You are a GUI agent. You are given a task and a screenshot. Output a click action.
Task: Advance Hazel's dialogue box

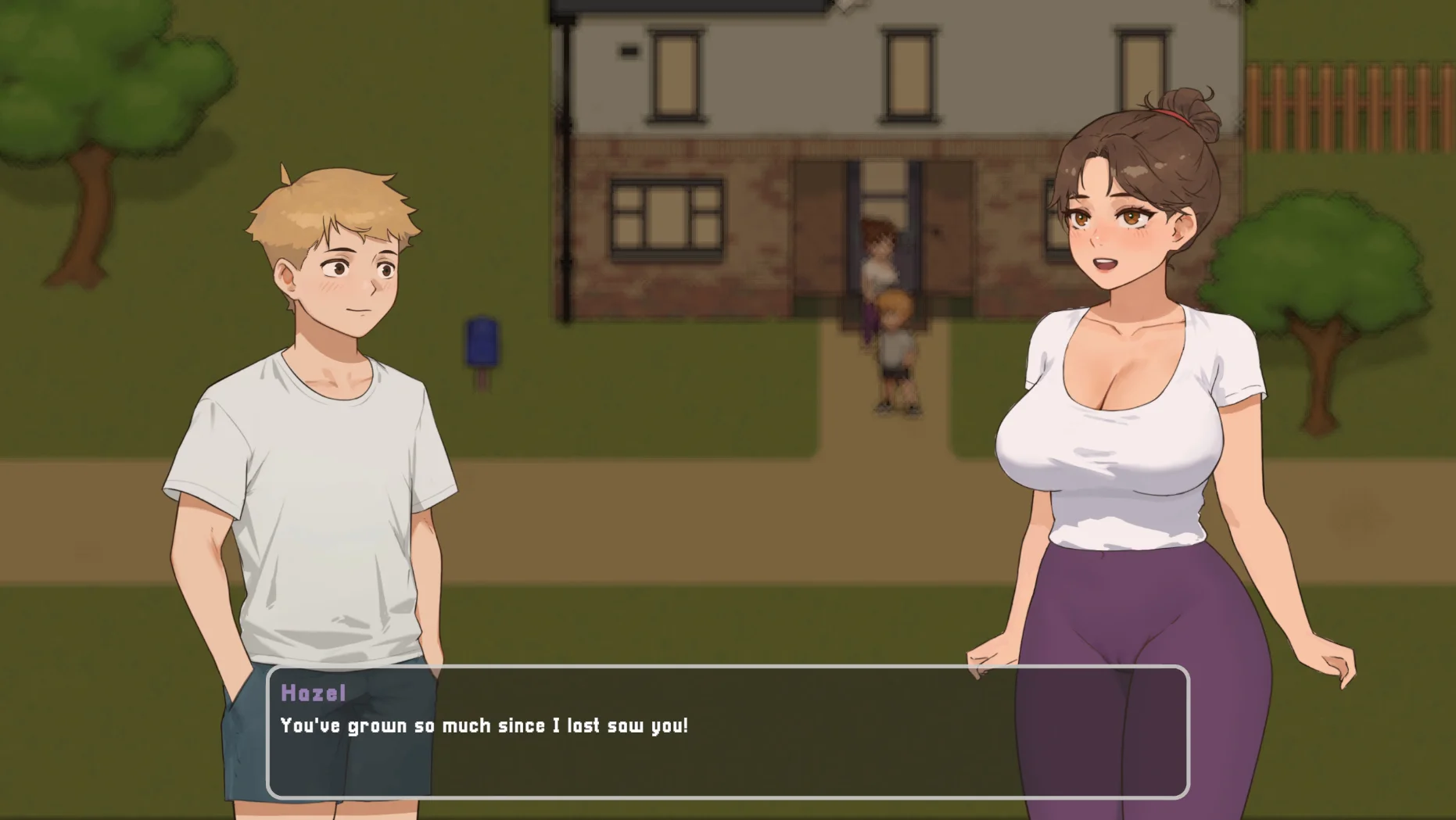pos(727,732)
